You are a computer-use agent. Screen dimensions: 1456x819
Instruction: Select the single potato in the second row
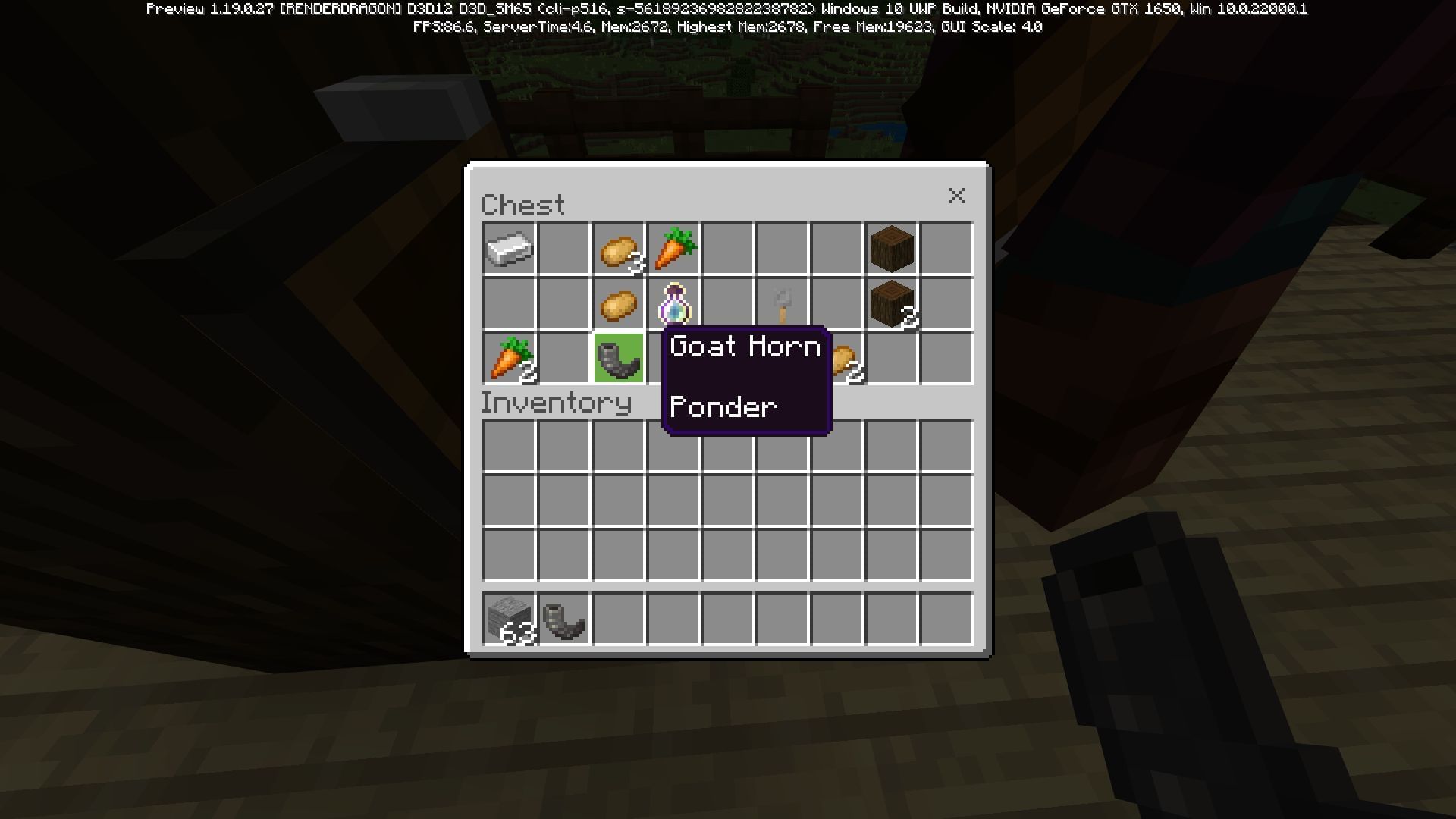[x=619, y=303]
